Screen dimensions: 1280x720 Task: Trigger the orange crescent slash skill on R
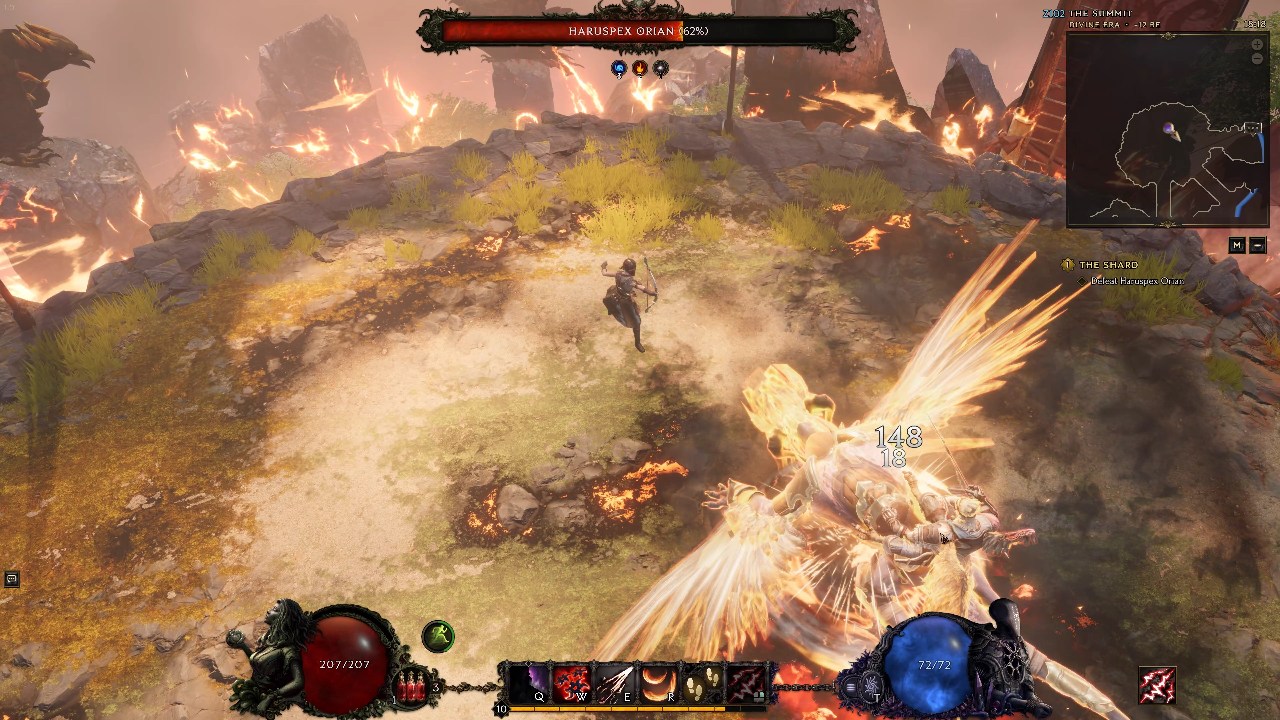658,684
